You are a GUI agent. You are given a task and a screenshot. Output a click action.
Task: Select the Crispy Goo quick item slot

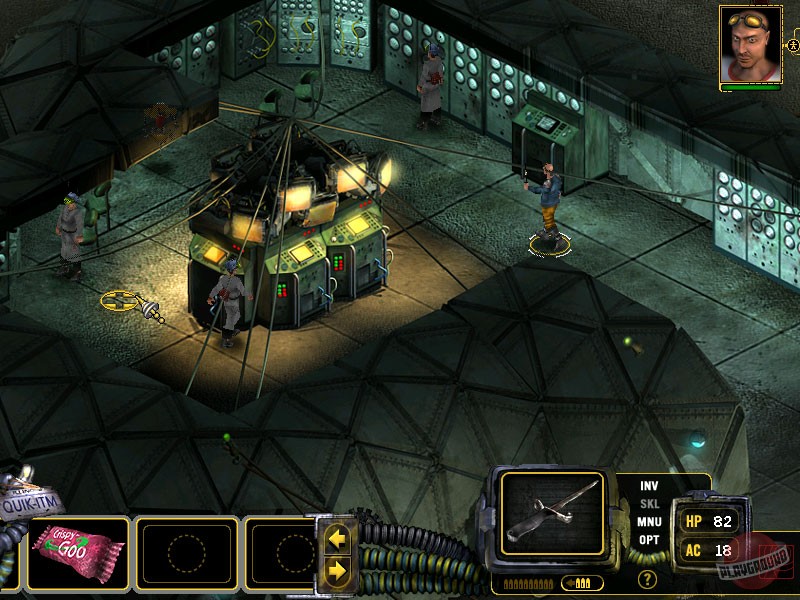[x=78, y=552]
